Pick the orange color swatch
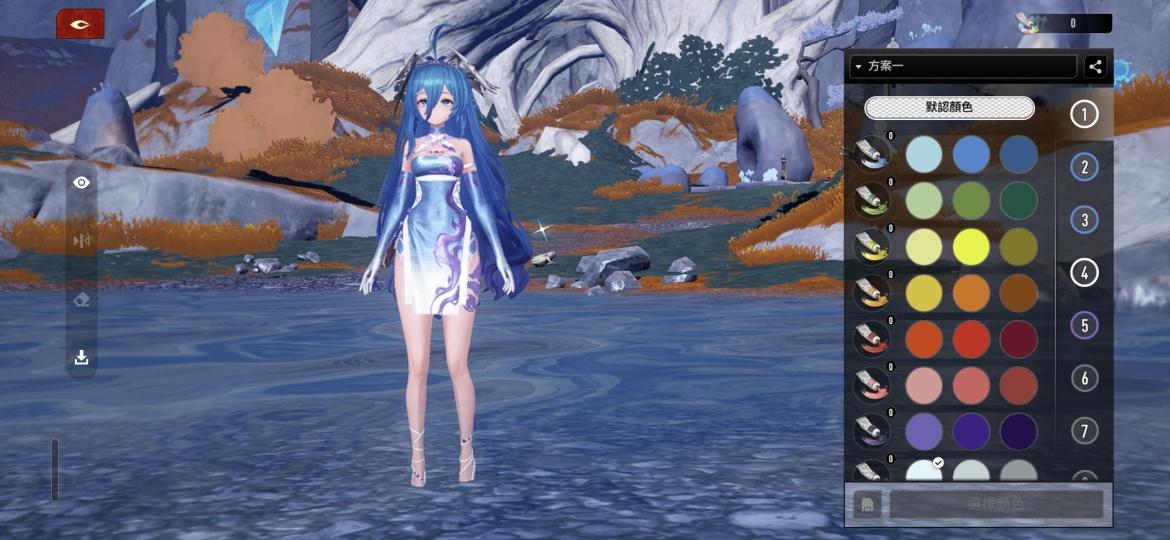 pos(971,293)
